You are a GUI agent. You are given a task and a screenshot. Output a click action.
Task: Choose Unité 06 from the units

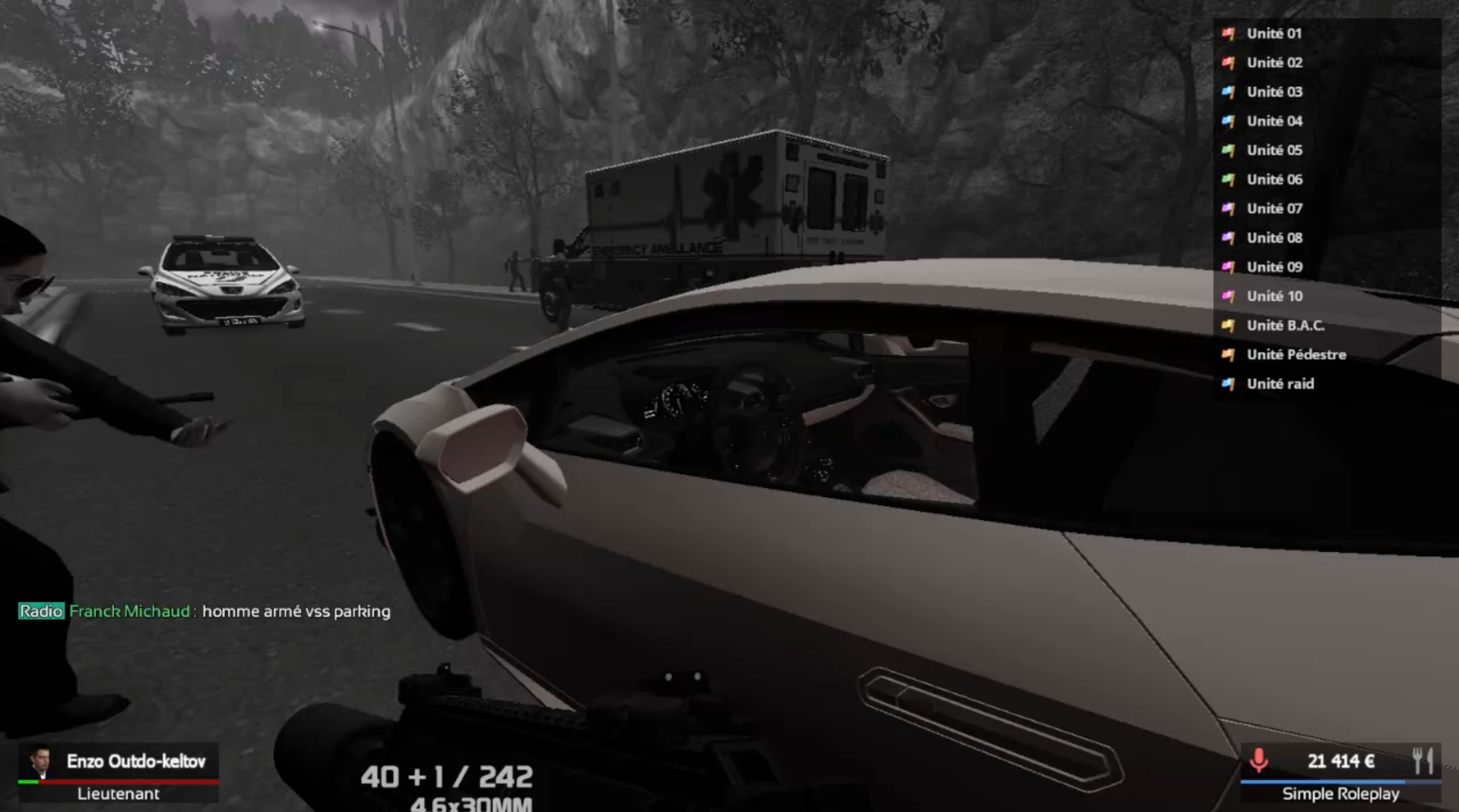1274,179
